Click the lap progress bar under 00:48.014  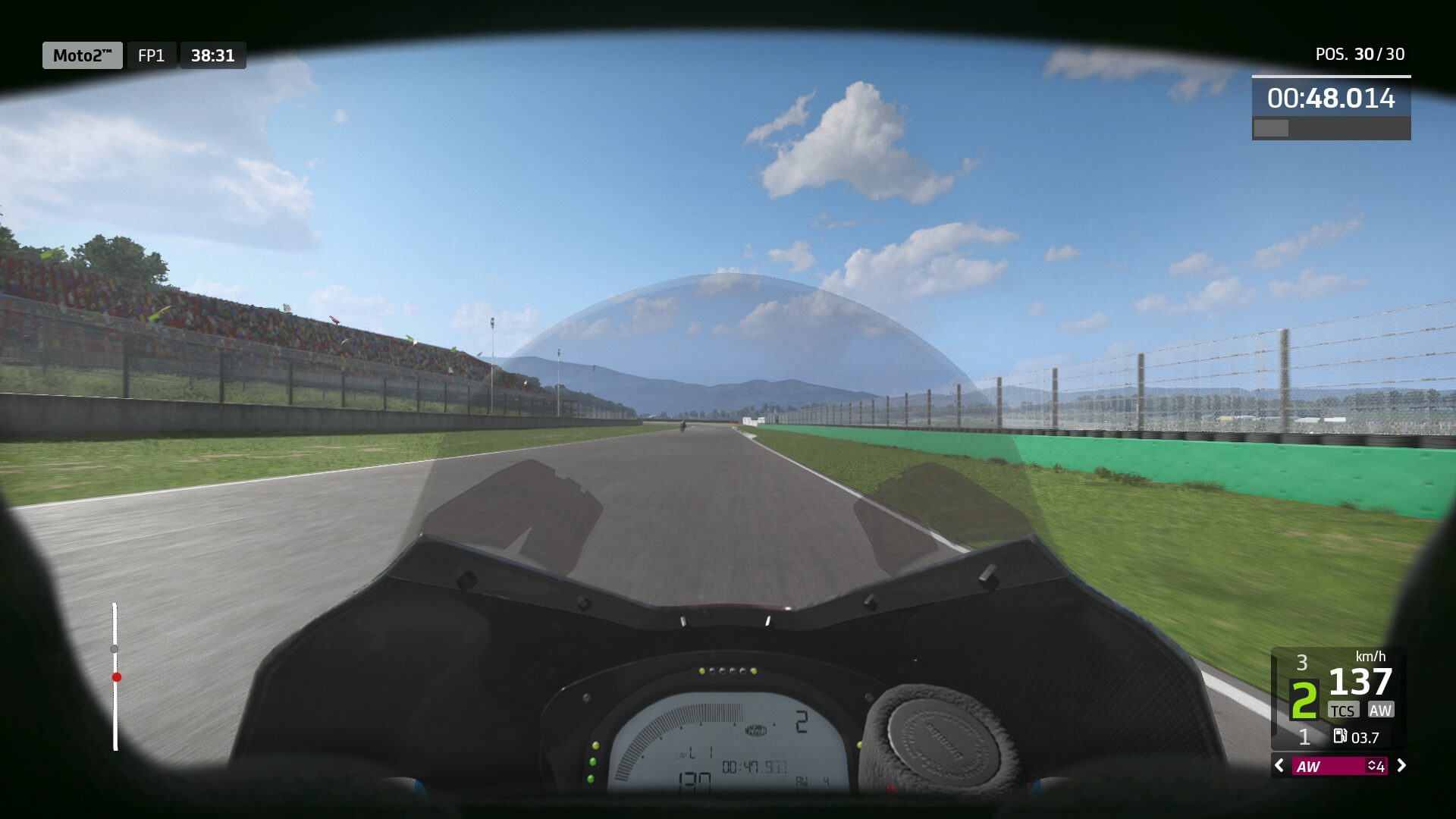[1331, 127]
